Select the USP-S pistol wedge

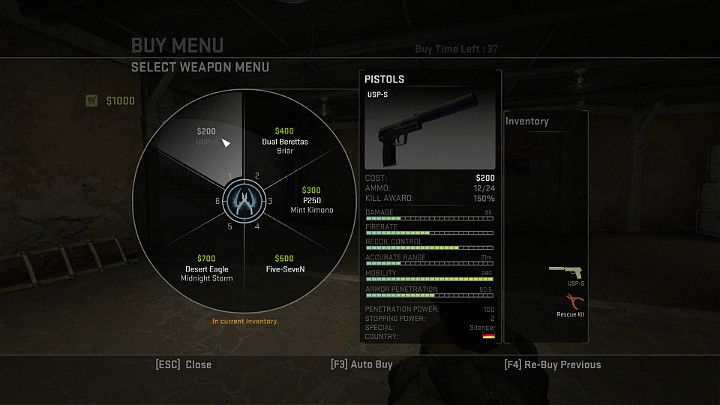206,138
